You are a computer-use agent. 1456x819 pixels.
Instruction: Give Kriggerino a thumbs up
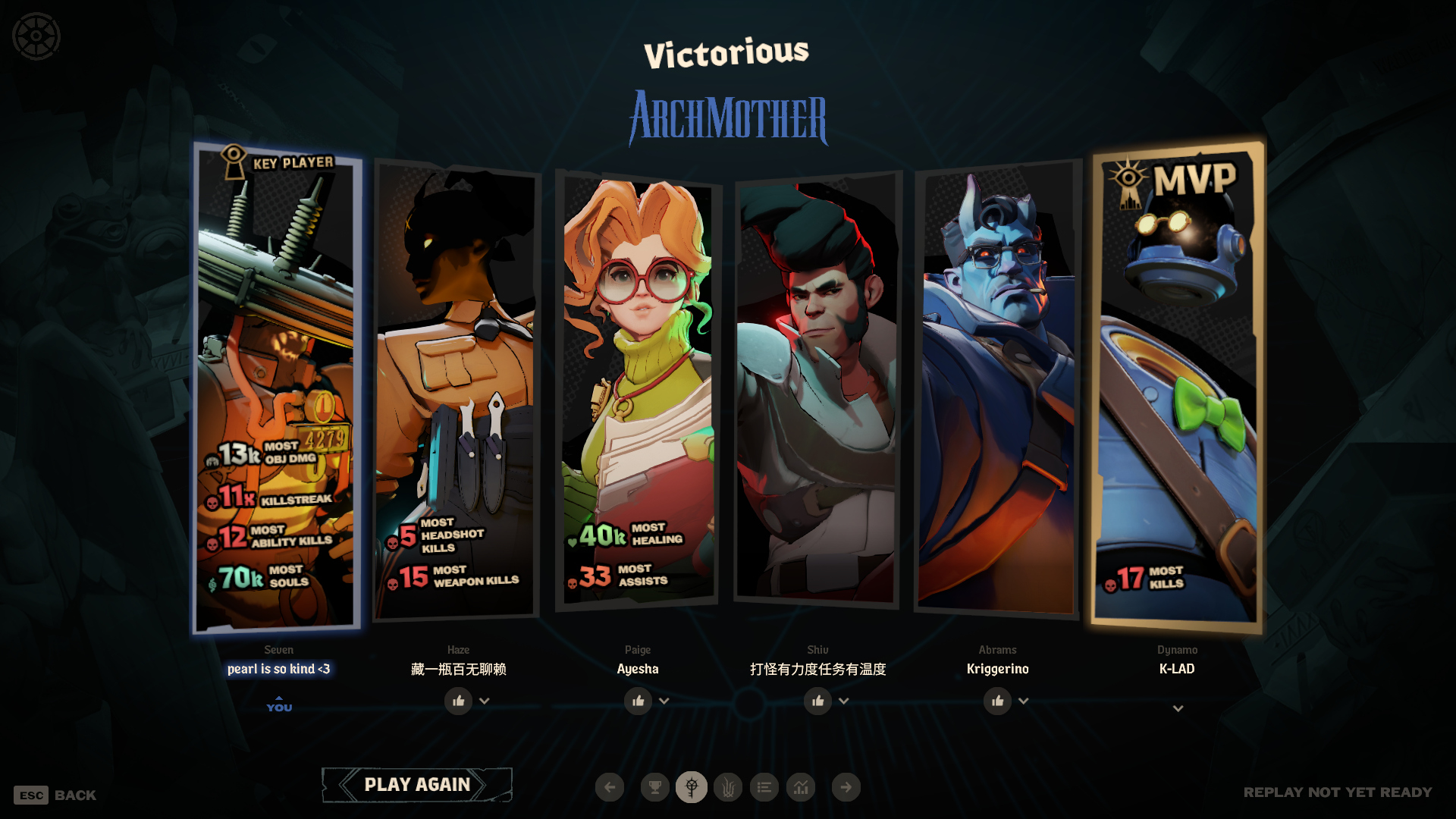[x=997, y=701]
